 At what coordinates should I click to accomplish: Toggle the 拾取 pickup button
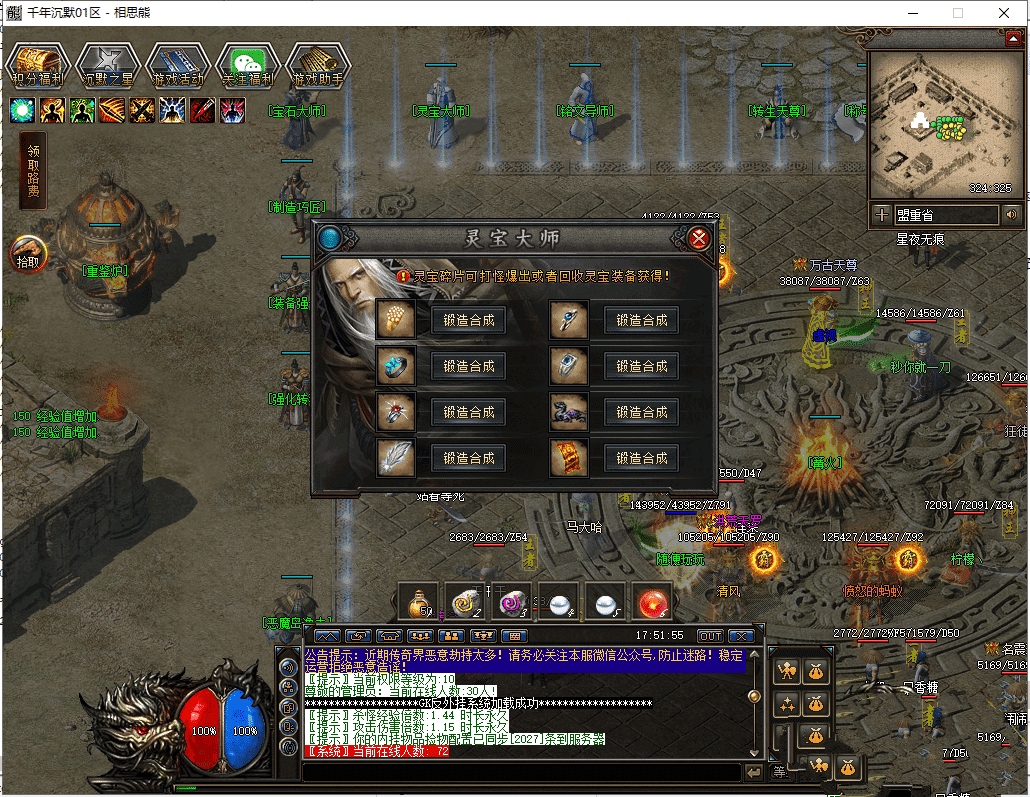click(x=28, y=253)
